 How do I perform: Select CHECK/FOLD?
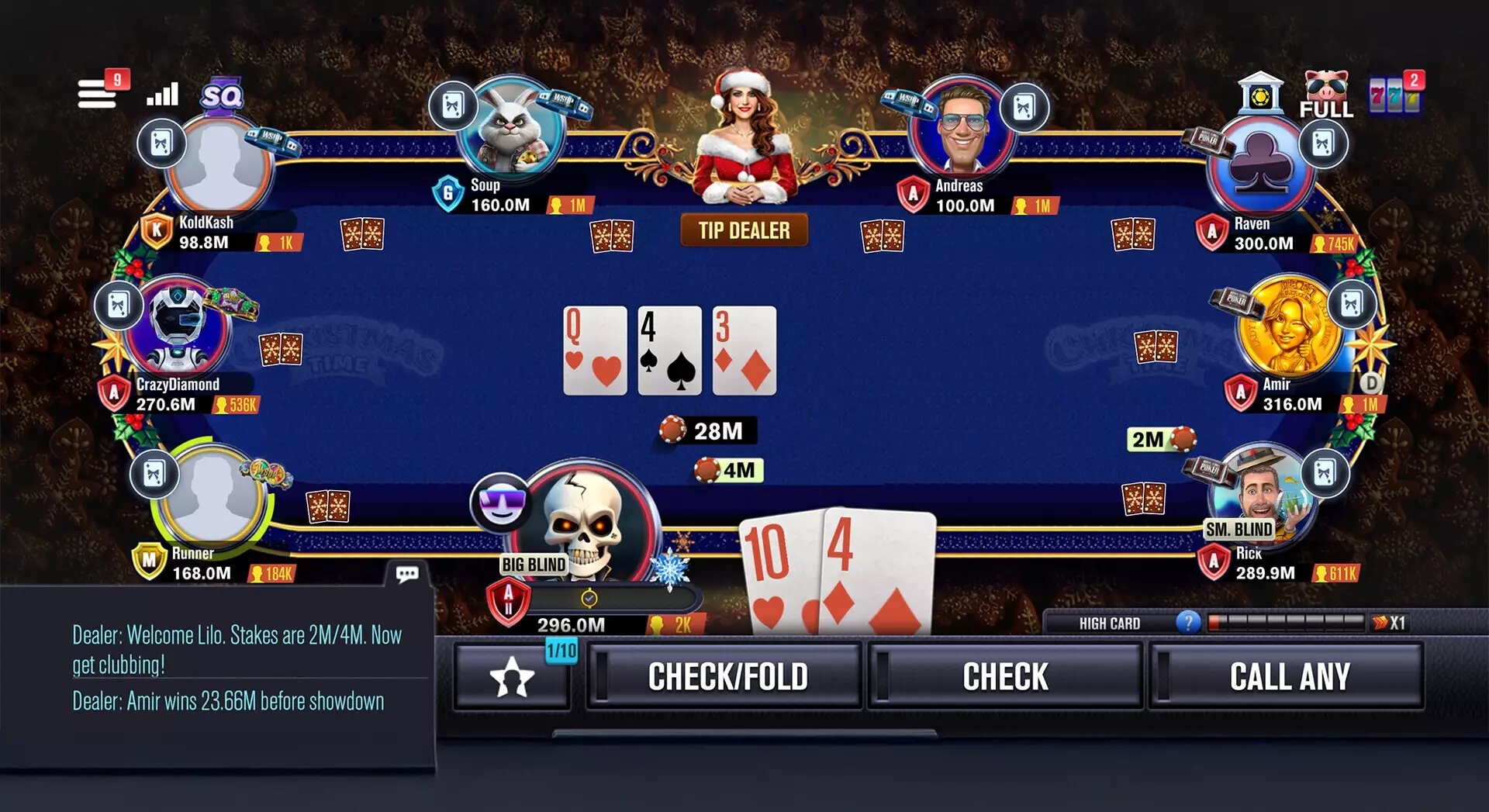(729, 676)
